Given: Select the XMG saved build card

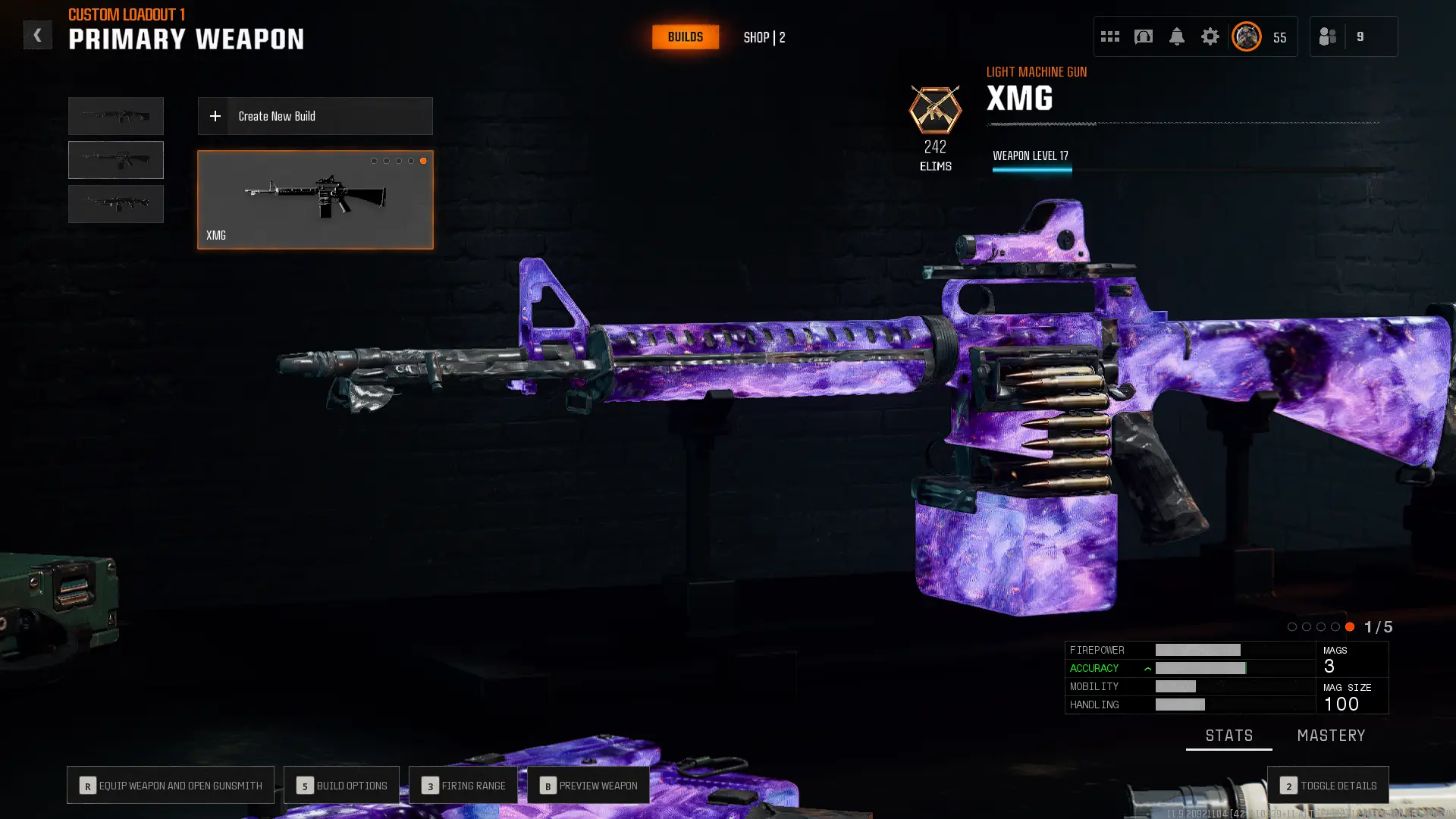Looking at the screenshot, I should click(315, 199).
